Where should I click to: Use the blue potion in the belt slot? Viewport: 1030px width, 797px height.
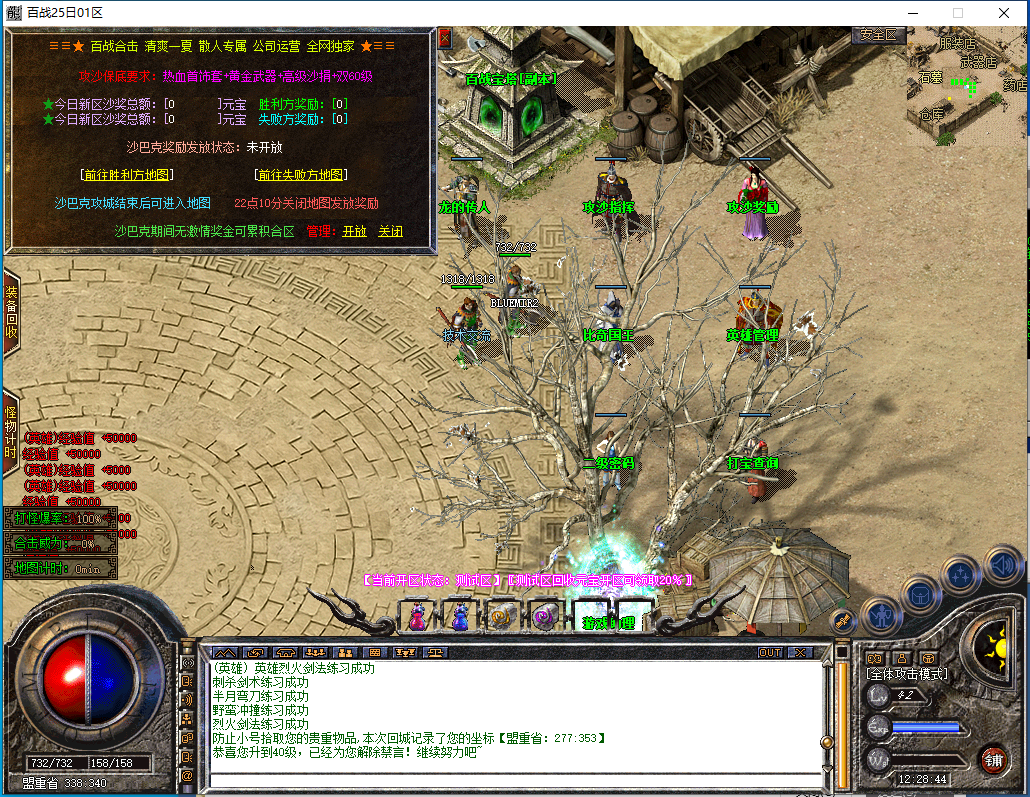(x=460, y=616)
